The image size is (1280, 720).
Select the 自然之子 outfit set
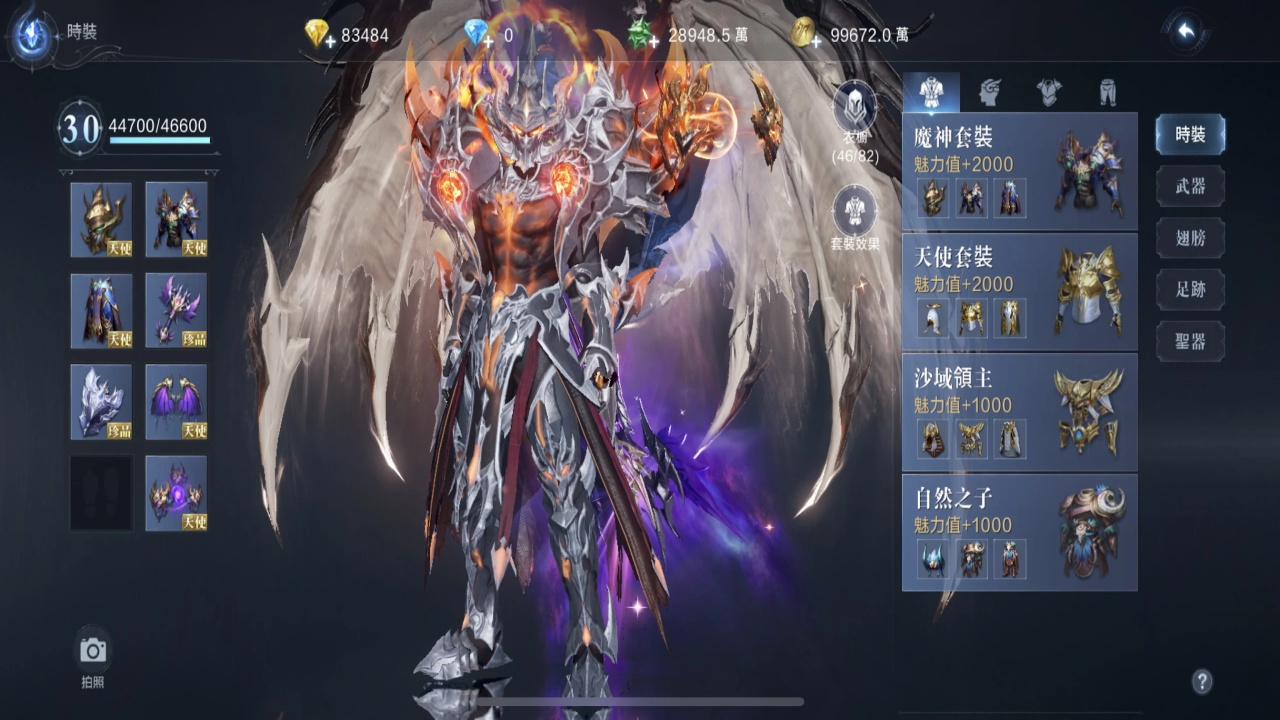click(x=1019, y=531)
